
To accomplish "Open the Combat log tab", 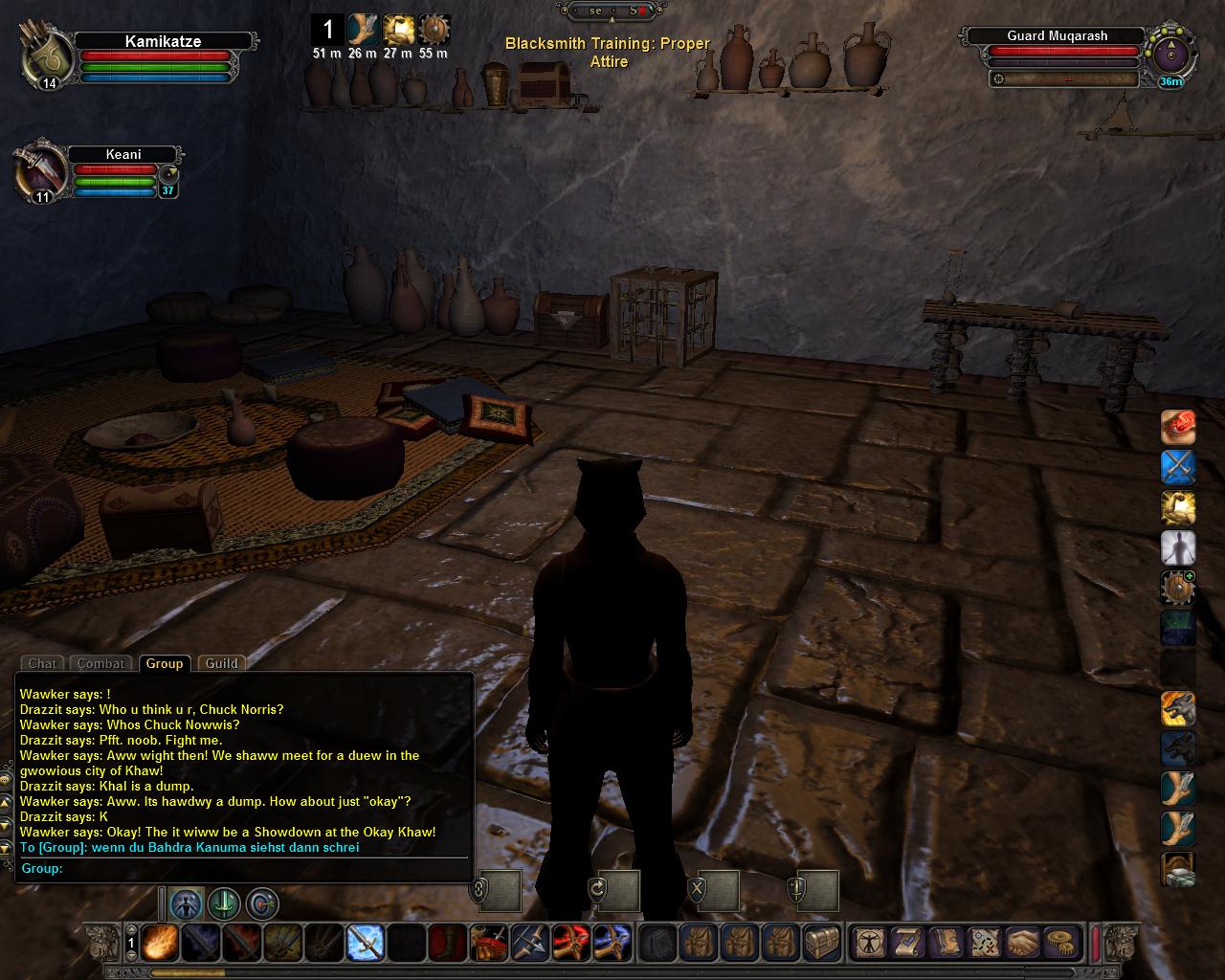I will [x=100, y=663].
